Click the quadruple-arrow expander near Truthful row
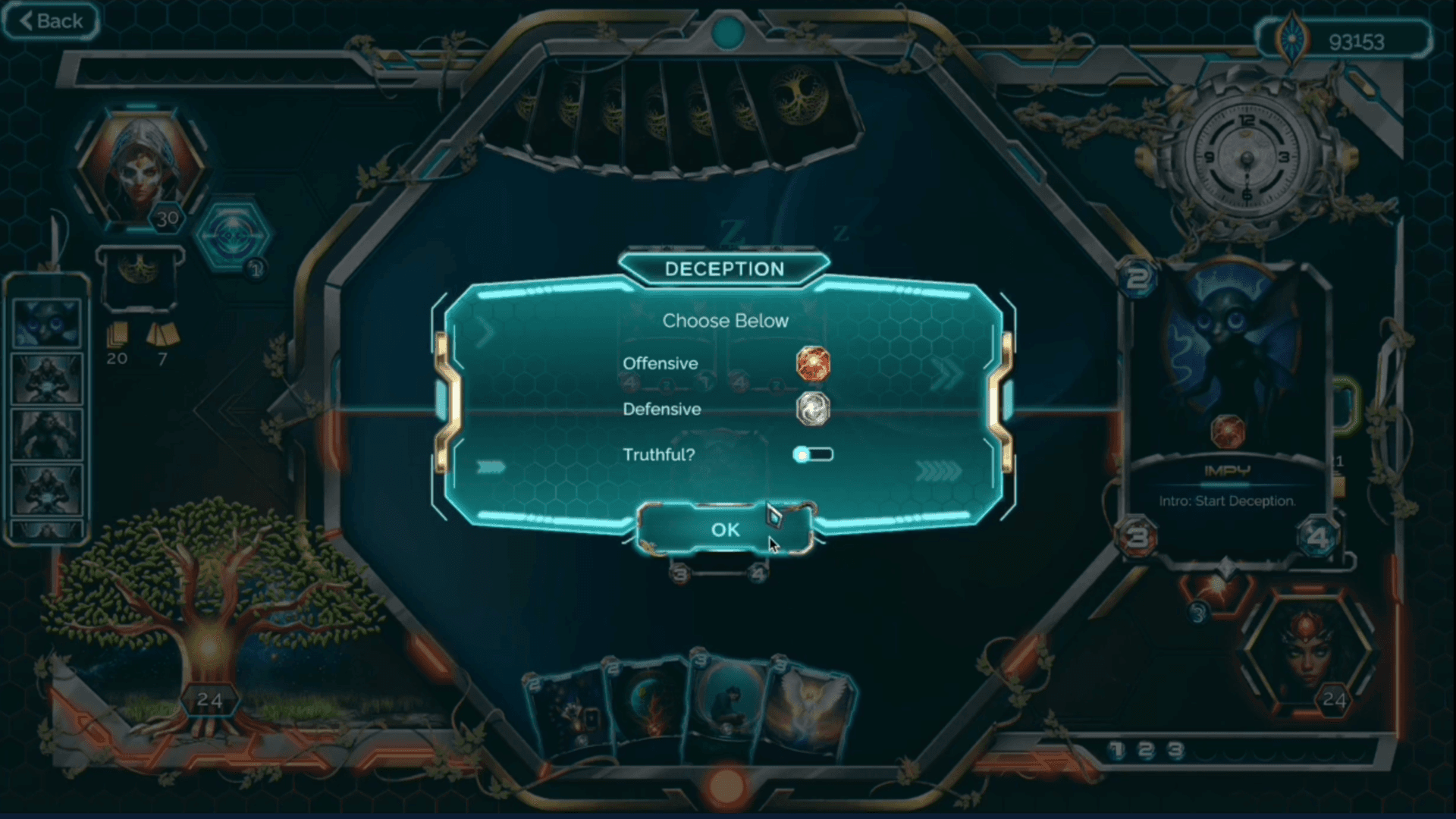Viewport: 1456px width, 819px height. (x=940, y=470)
